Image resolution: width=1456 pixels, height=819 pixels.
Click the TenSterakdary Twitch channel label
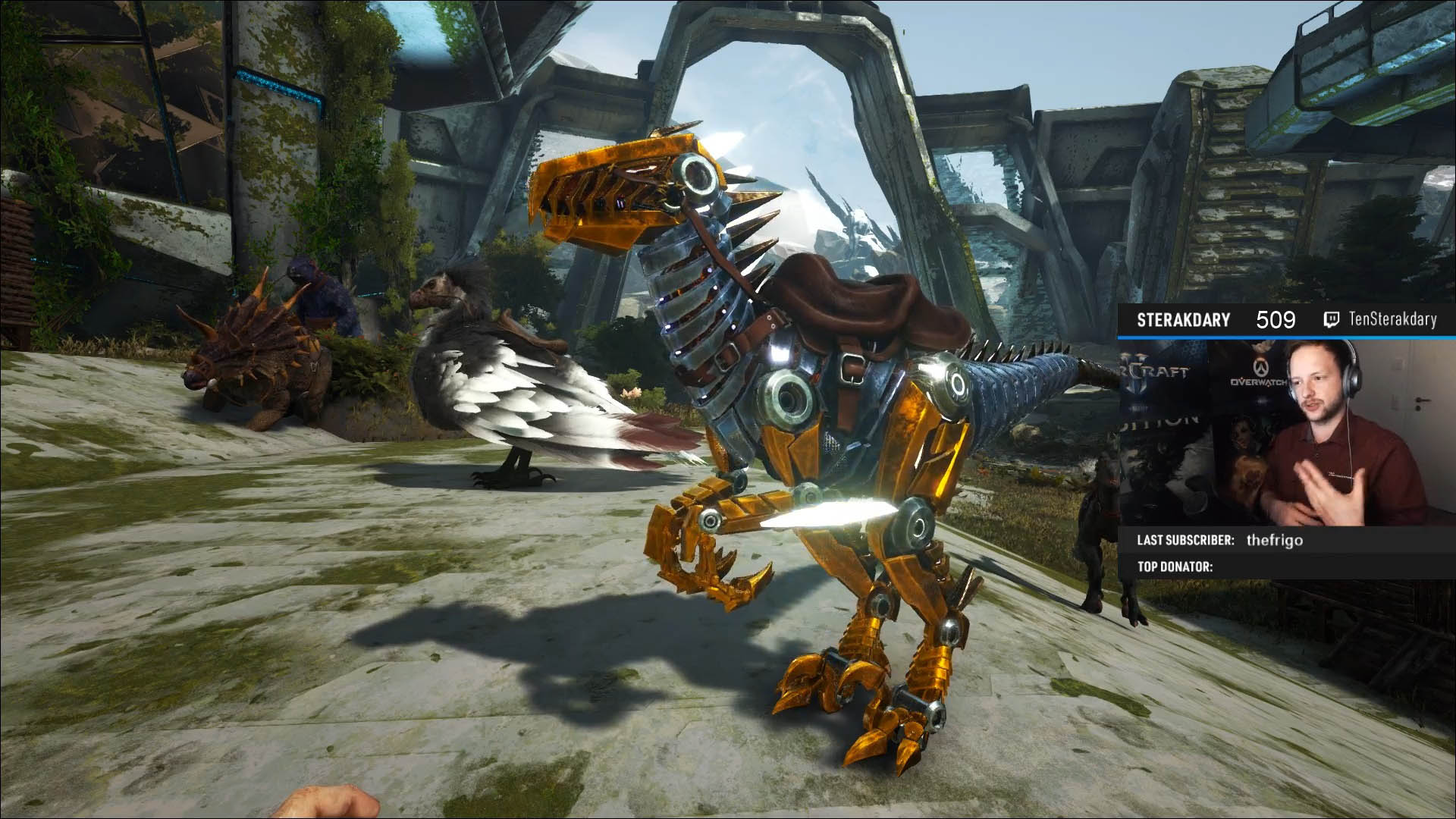click(1392, 320)
